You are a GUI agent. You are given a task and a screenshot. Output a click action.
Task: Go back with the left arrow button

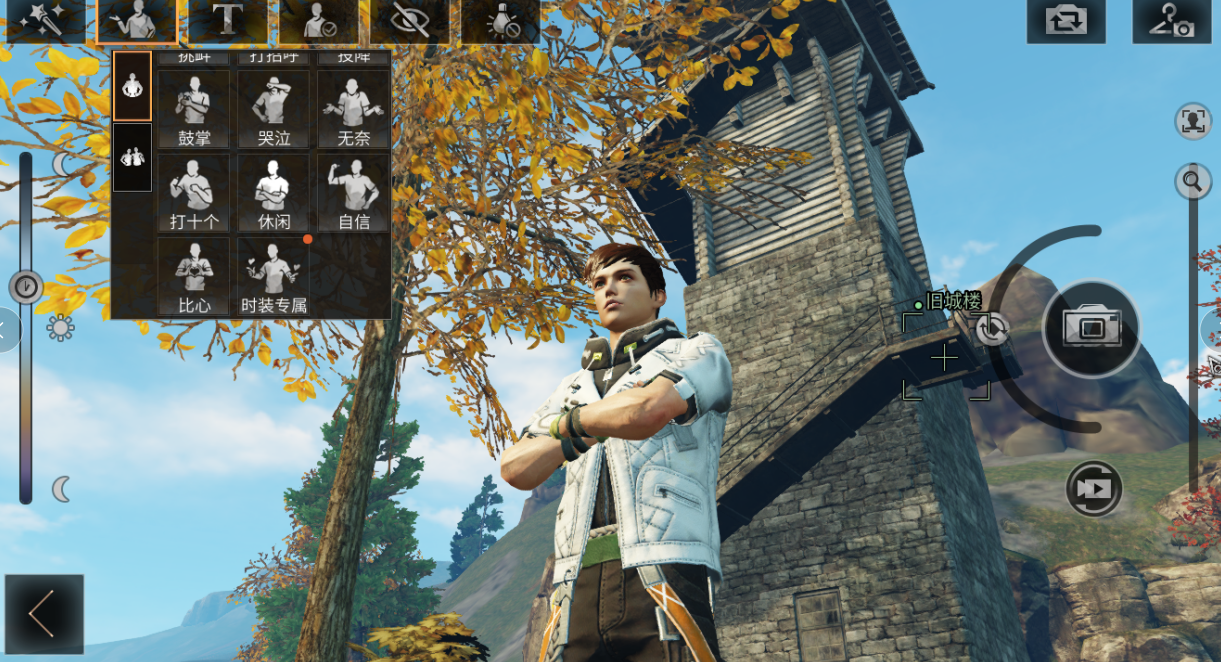(x=43, y=614)
